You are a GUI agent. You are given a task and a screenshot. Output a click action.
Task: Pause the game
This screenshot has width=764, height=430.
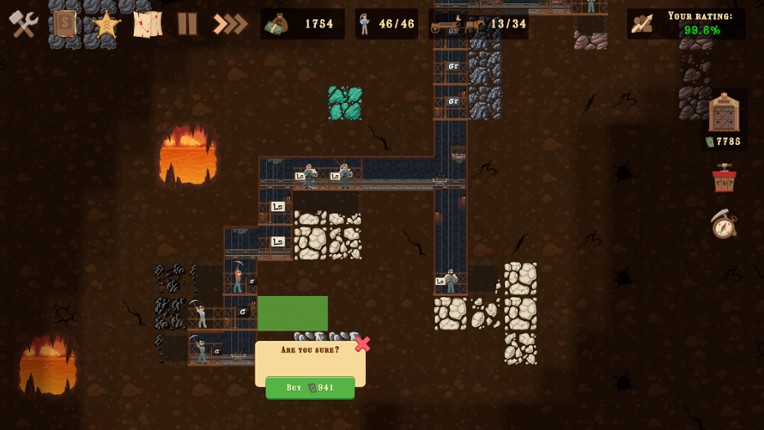(187, 24)
